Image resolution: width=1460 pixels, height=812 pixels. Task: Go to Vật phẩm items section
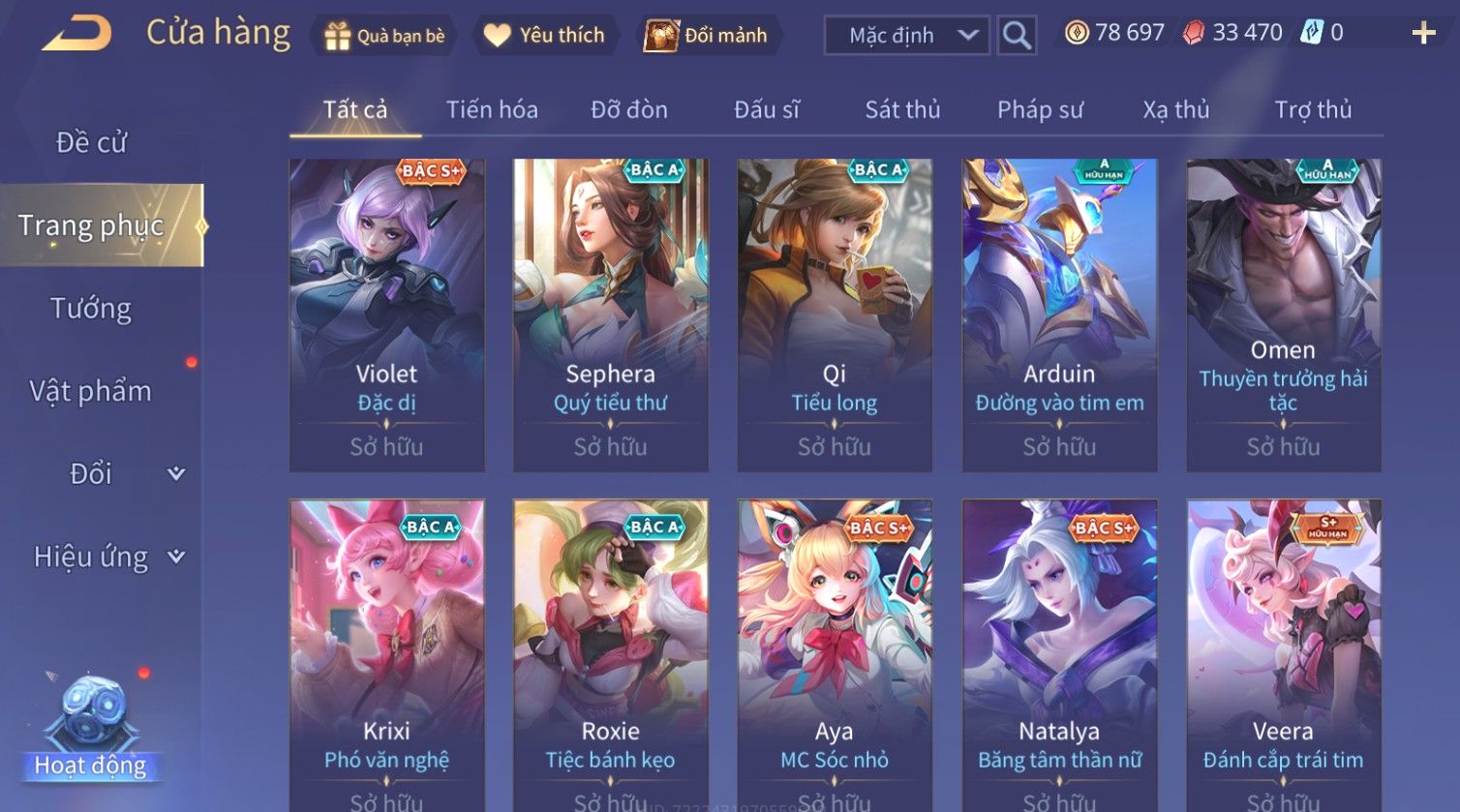tap(91, 391)
